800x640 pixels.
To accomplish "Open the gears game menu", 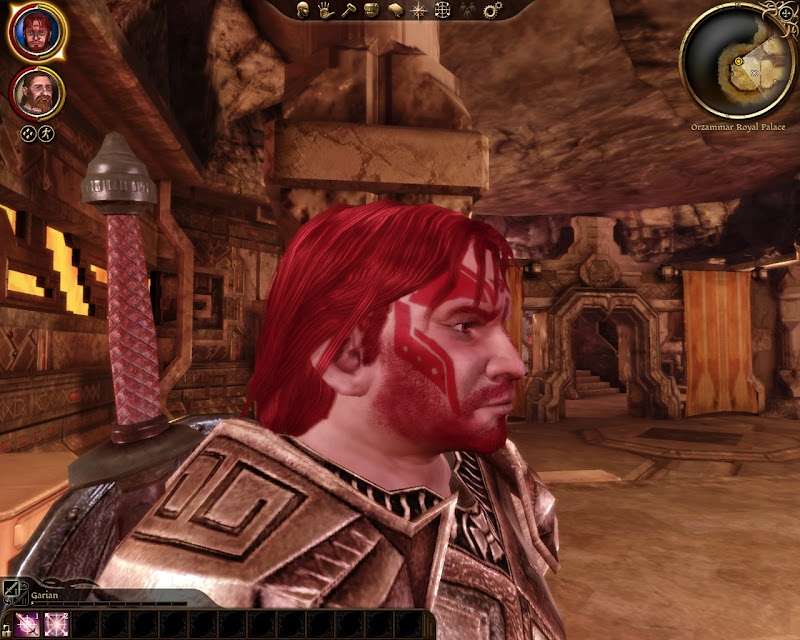I will tap(491, 9).
